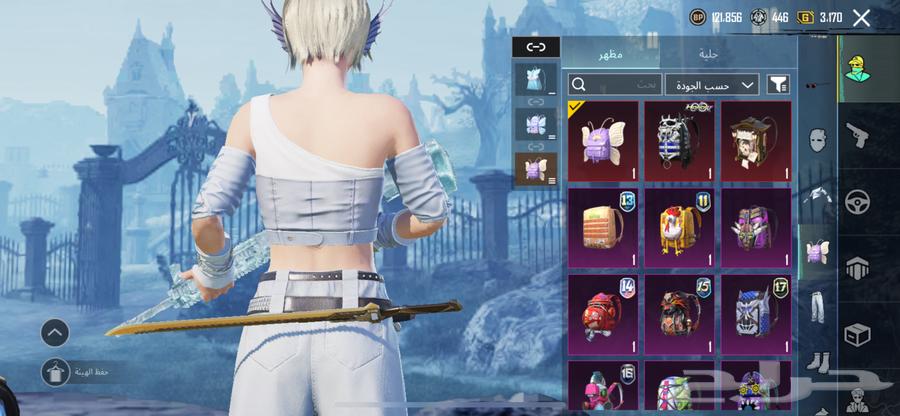This screenshot has width=900, height=416.
Task: Open the filter funnel button
Action: (x=778, y=85)
